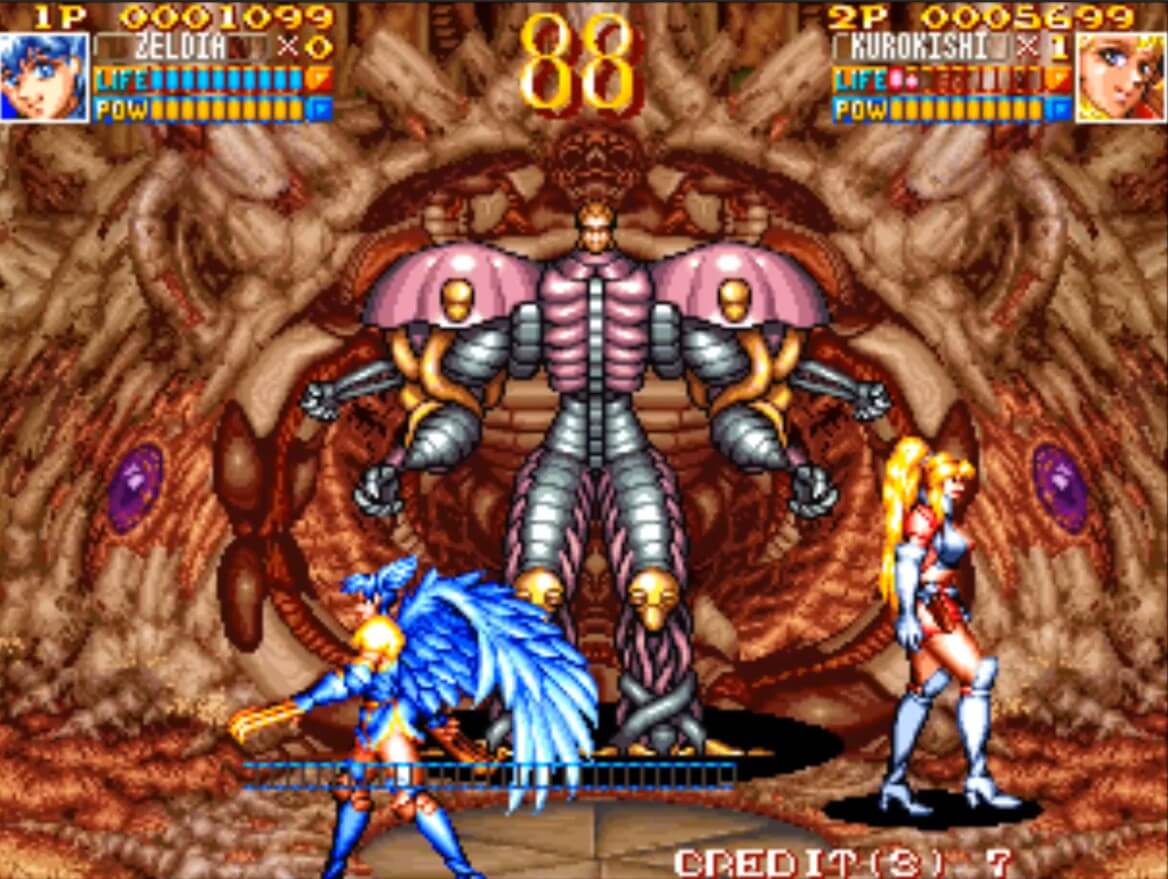1168x879 pixels.
Task: Select Kurokishi's blonde character portrait
Action: pyautogui.click(x=1120, y=77)
